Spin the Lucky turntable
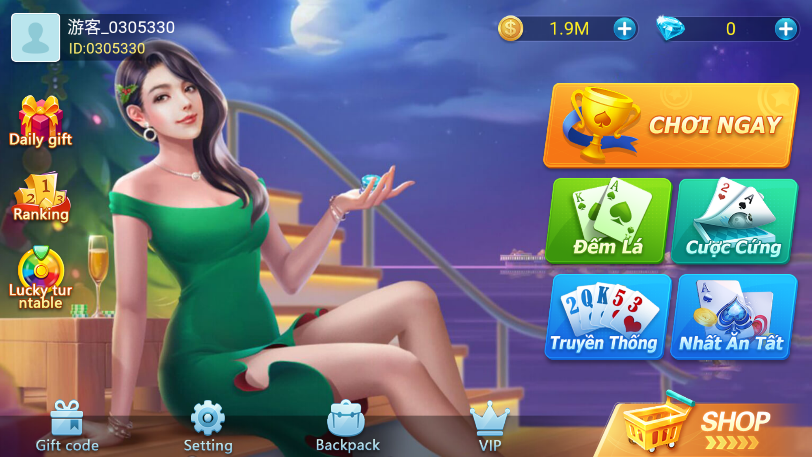 (x=41, y=277)
